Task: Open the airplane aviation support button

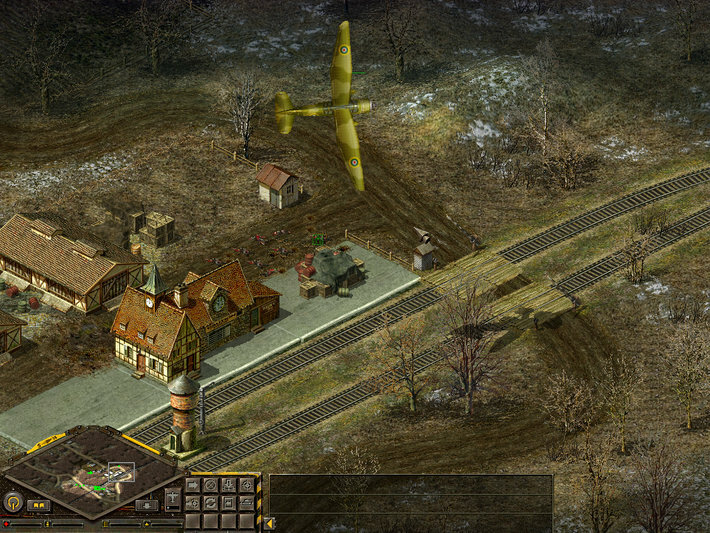Action: coord(173,497)
